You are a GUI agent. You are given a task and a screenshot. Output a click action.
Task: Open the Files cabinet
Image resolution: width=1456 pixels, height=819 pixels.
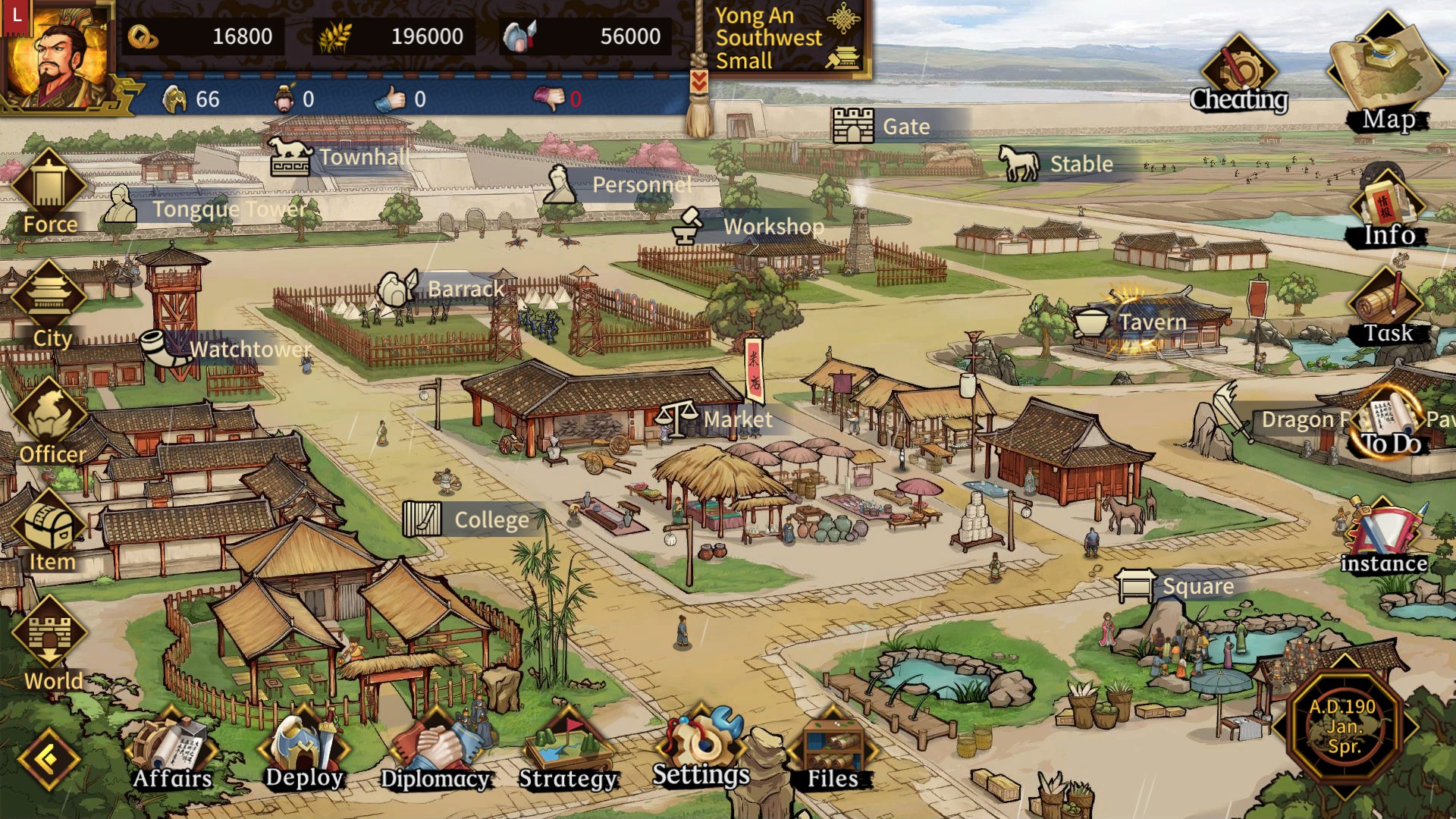click(832, 752)
